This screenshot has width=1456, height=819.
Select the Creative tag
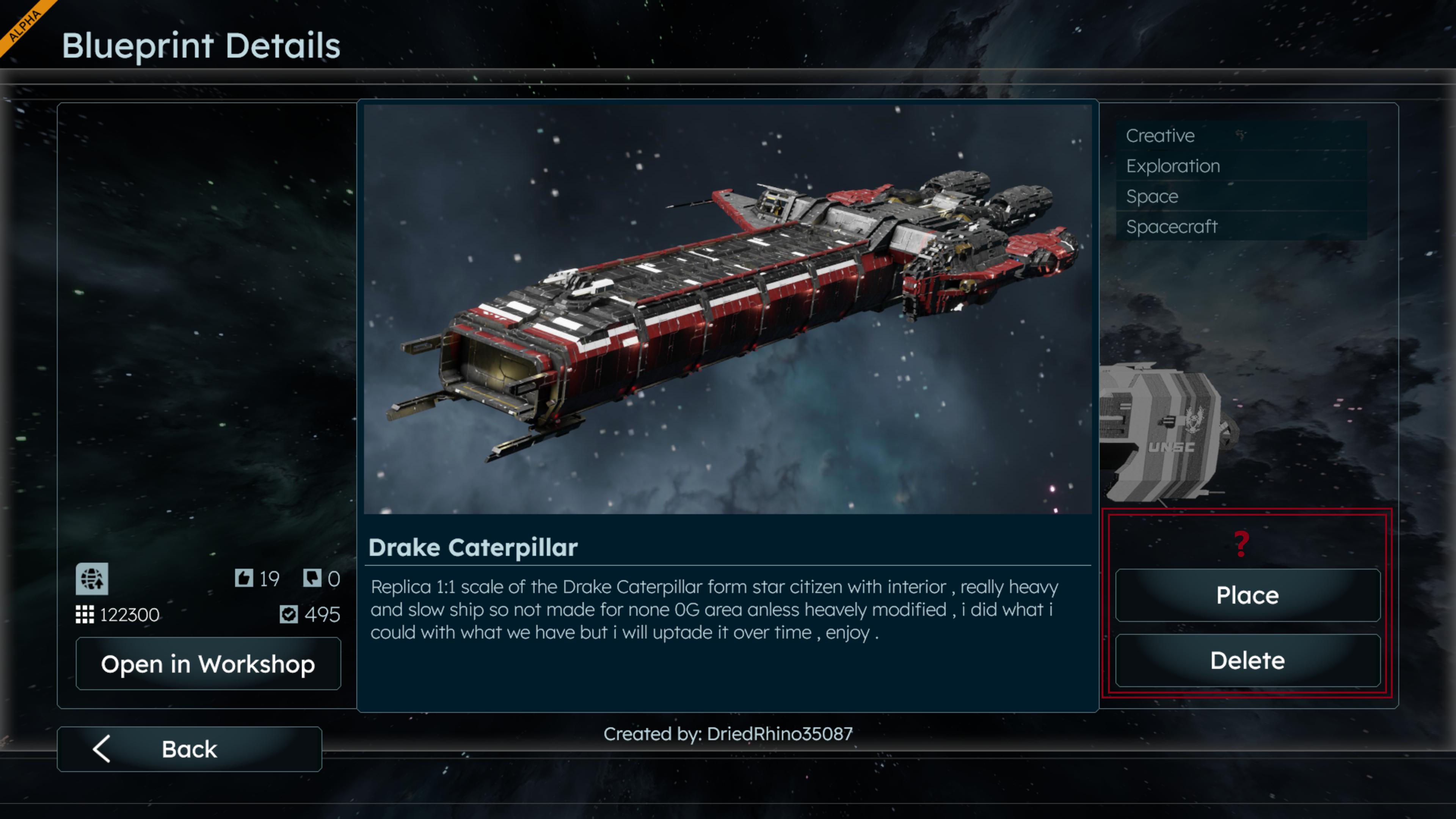(x=1160, y=136)
